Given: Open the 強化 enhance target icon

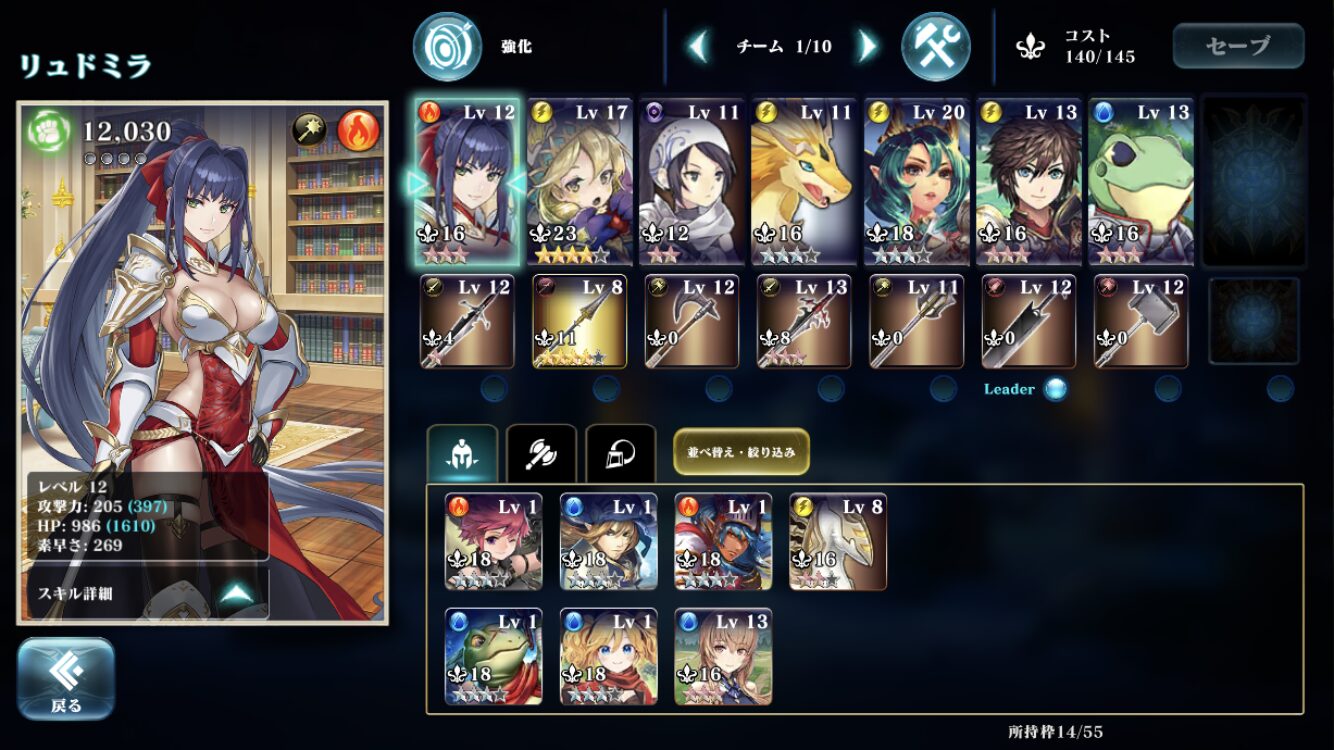Looking at the screenshot, I should click(x=447, y=46).
